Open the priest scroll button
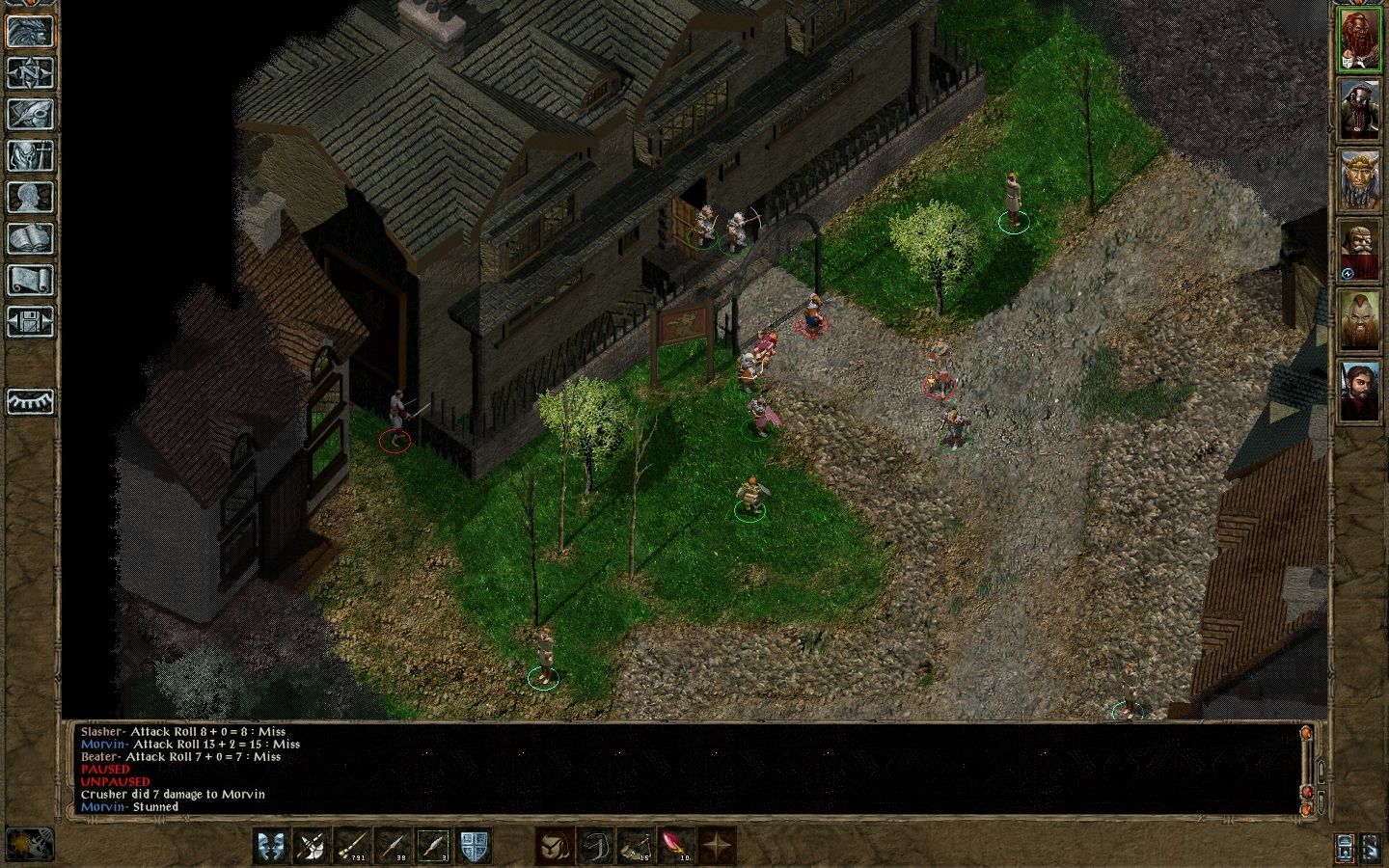Screen dimensions: 1389x868 30,280
